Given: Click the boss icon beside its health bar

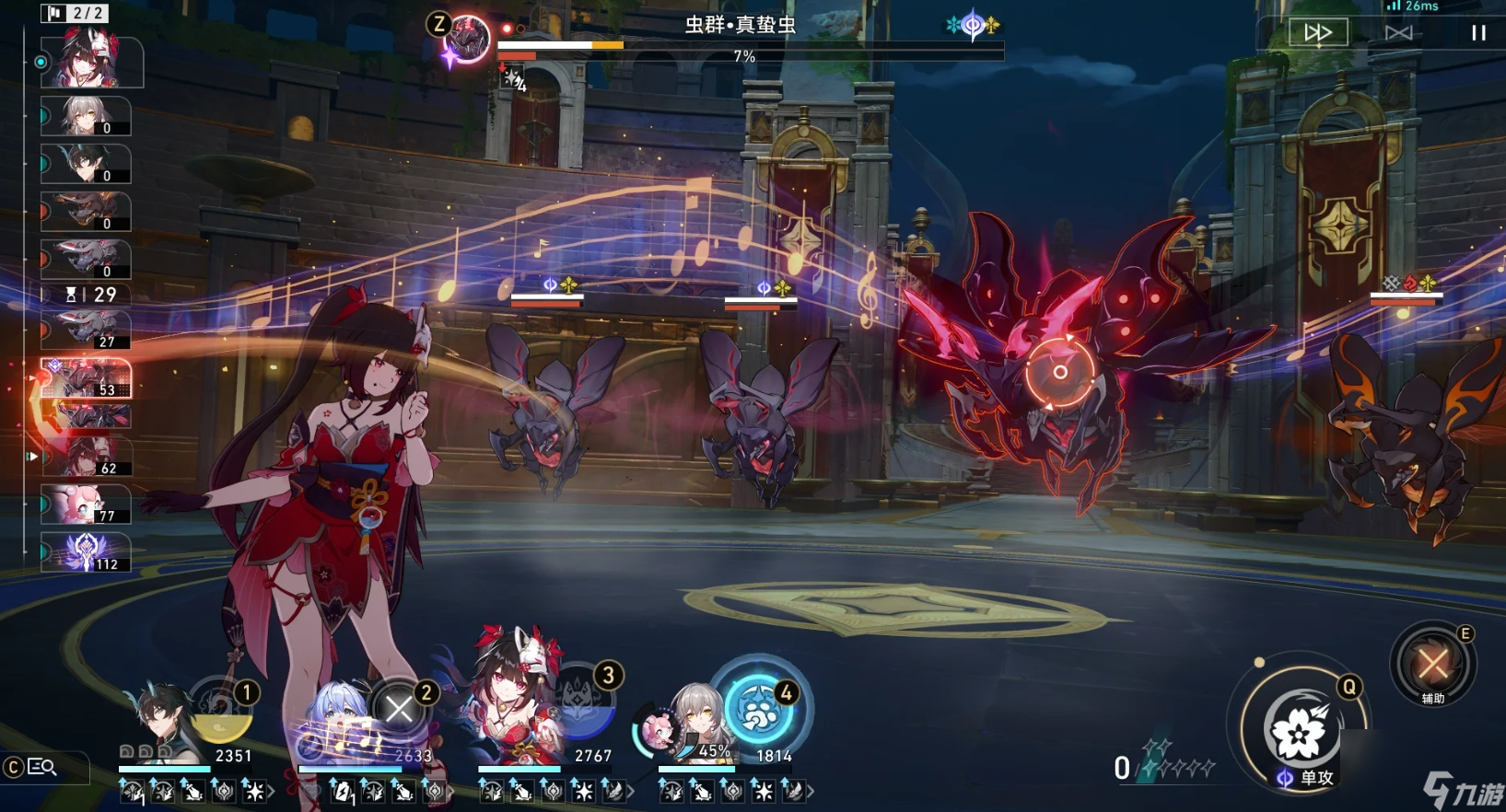Looking at the screenshot, I should point(466,41).
